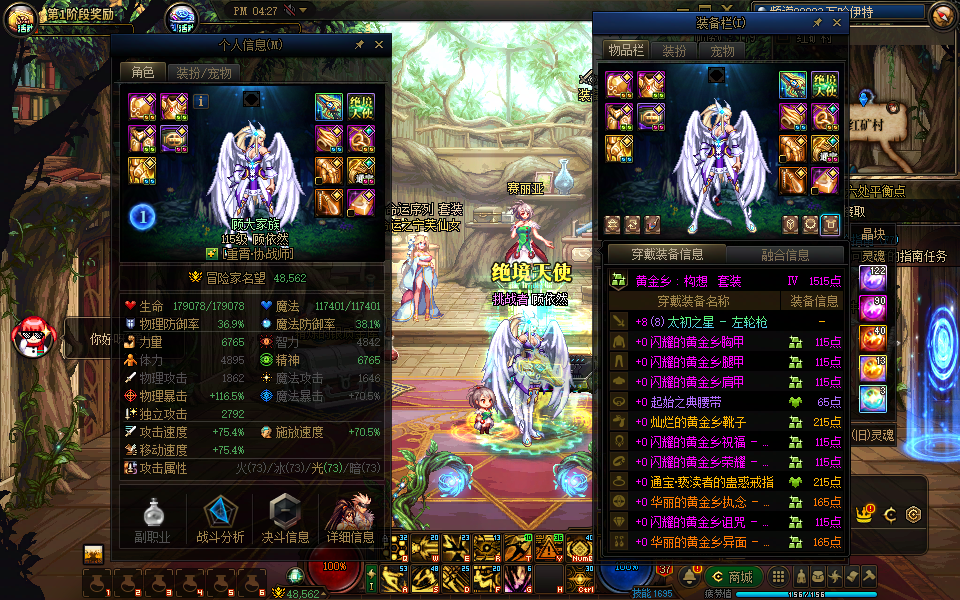Select the 角色 character tab

tap(141, 72)
